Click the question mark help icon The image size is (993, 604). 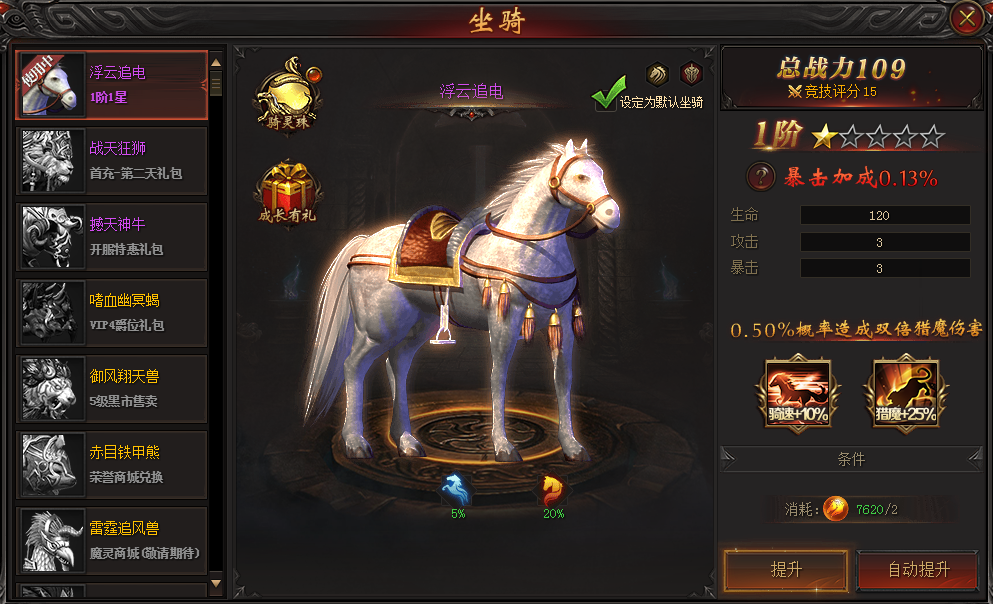click(762, 178)
